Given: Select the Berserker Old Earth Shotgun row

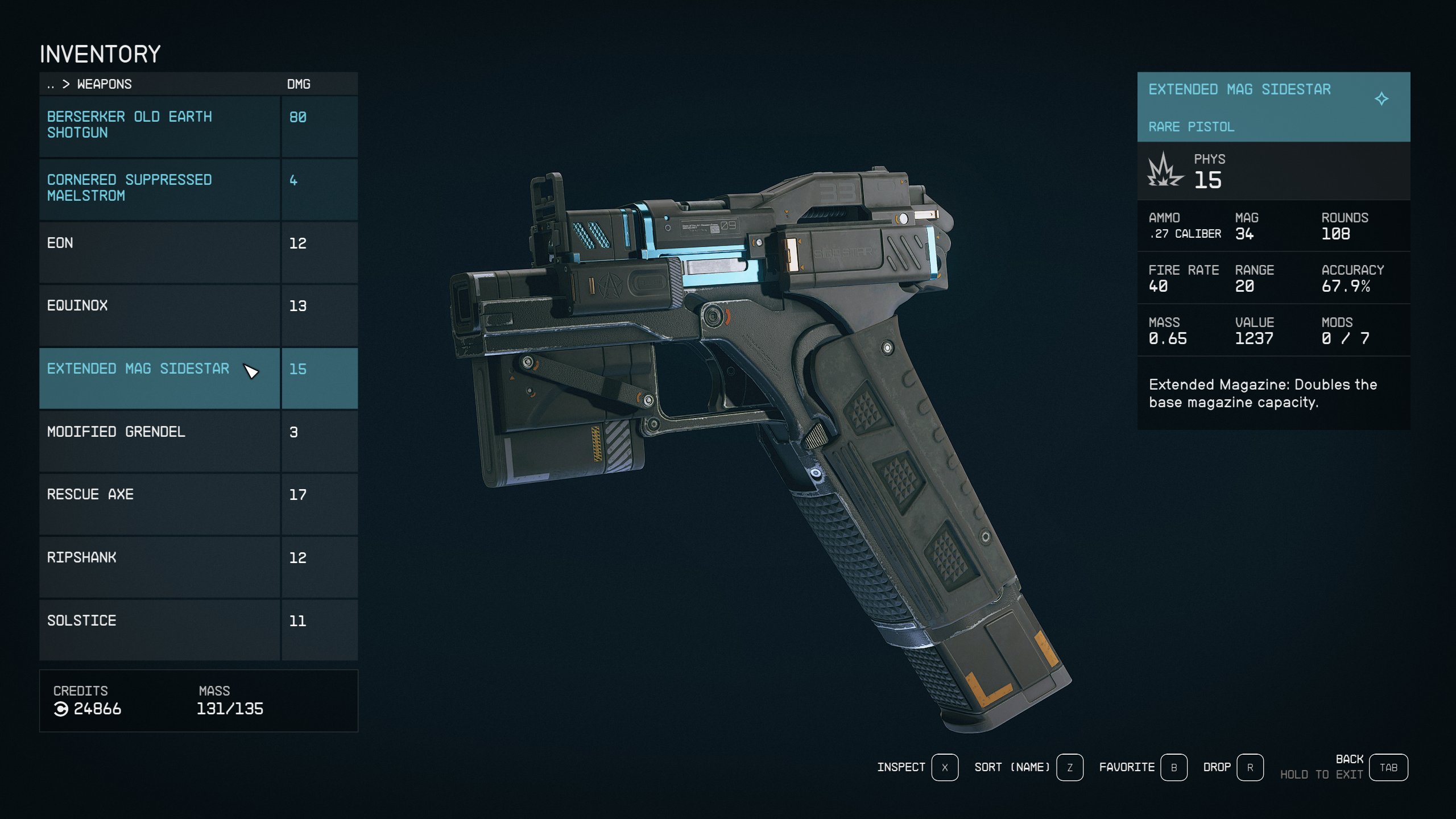Looking at the screenshot, I should [x=159, y=125].
